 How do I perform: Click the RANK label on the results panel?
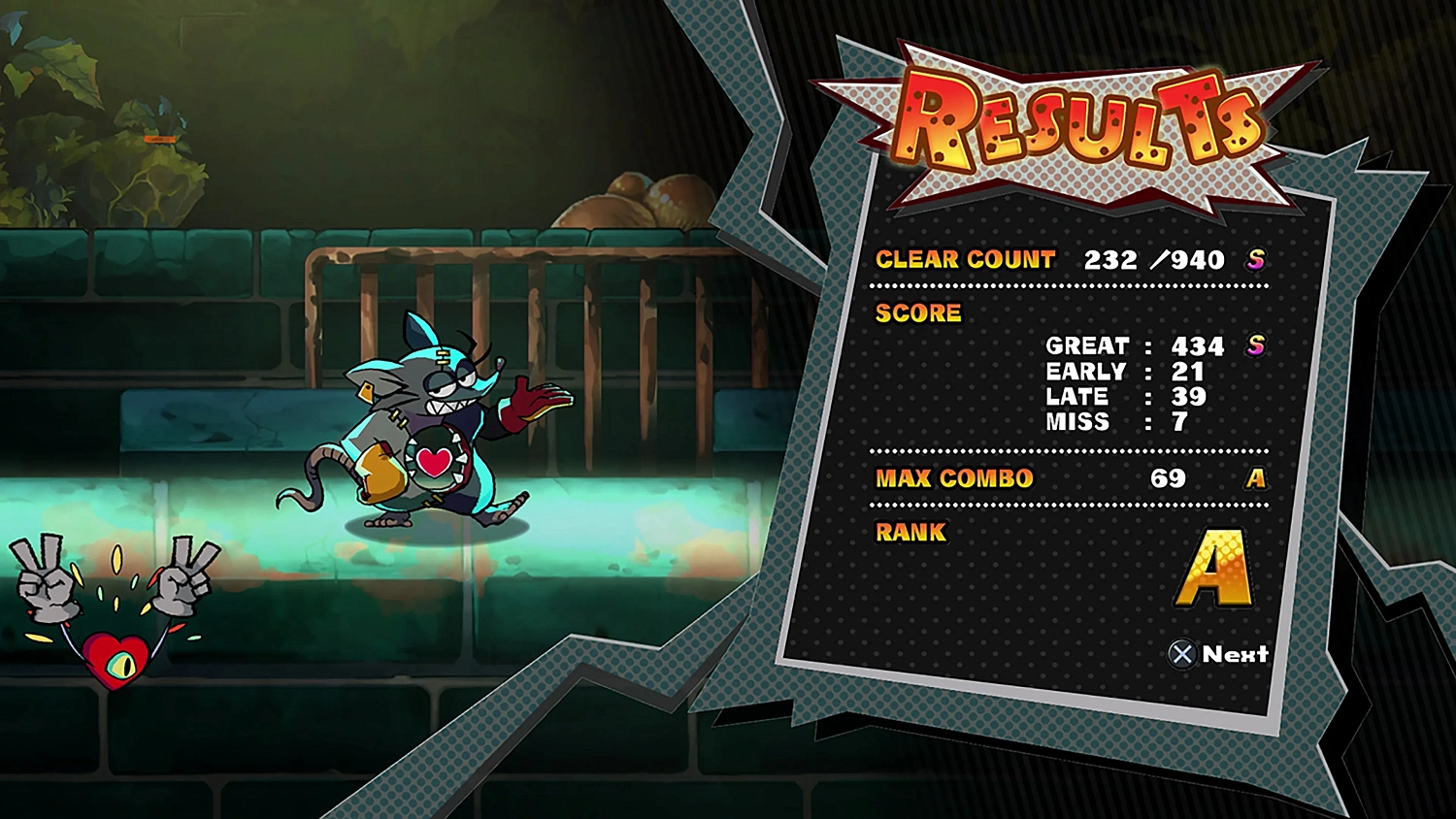pyautogui.click(x=910, y=533)
